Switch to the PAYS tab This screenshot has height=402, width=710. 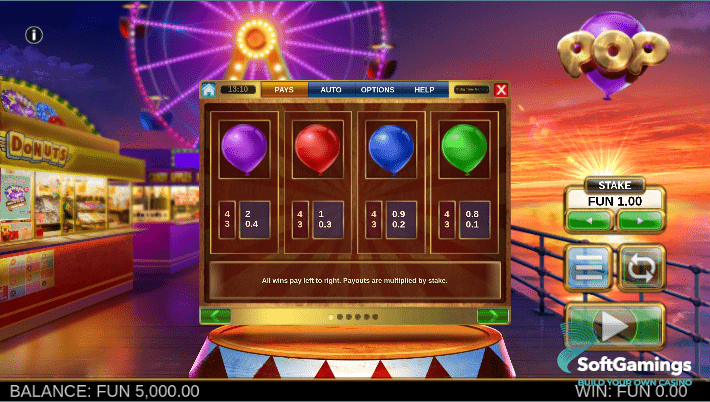coord(284,90)
